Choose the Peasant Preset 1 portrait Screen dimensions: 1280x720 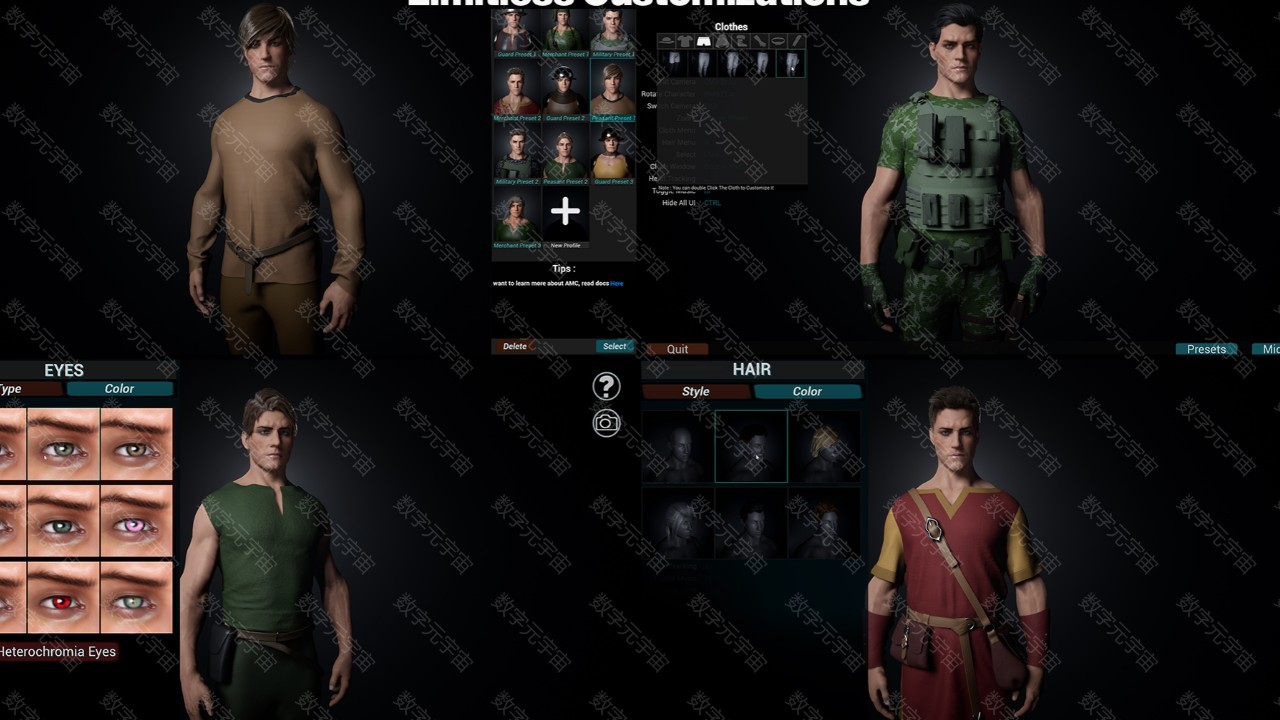(x=612, y=91)
